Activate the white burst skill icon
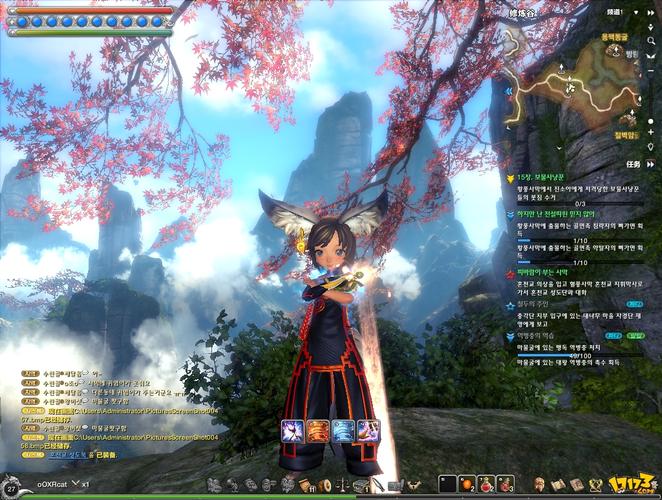 [x=294, y=432]
